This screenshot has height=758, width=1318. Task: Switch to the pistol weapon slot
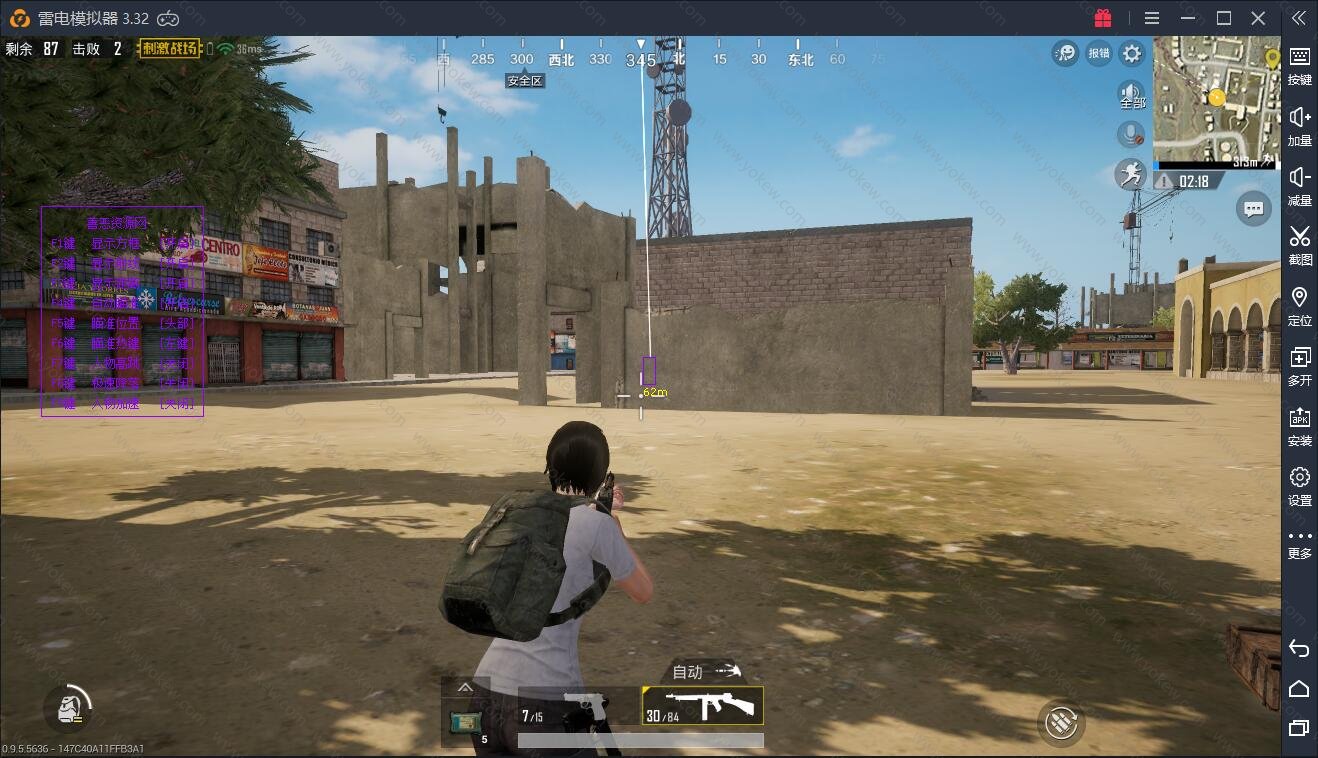point(578,706)
